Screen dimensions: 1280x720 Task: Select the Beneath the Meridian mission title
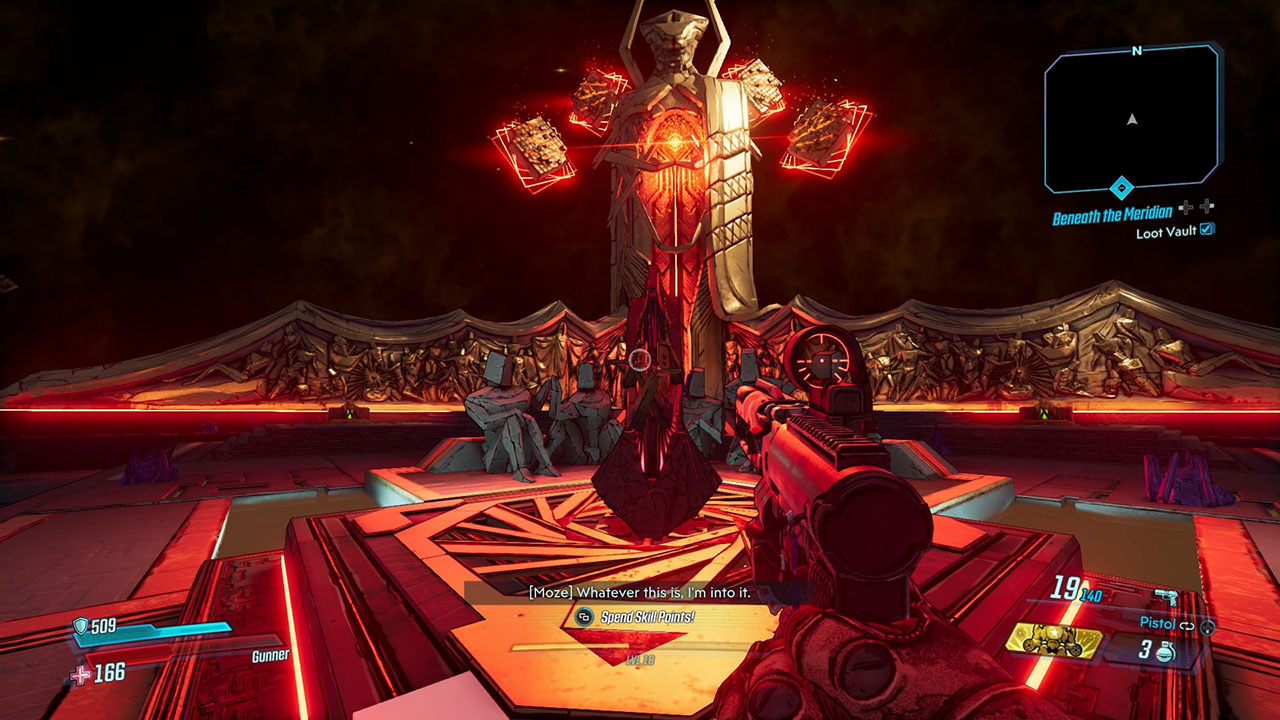pos(1113,214)
